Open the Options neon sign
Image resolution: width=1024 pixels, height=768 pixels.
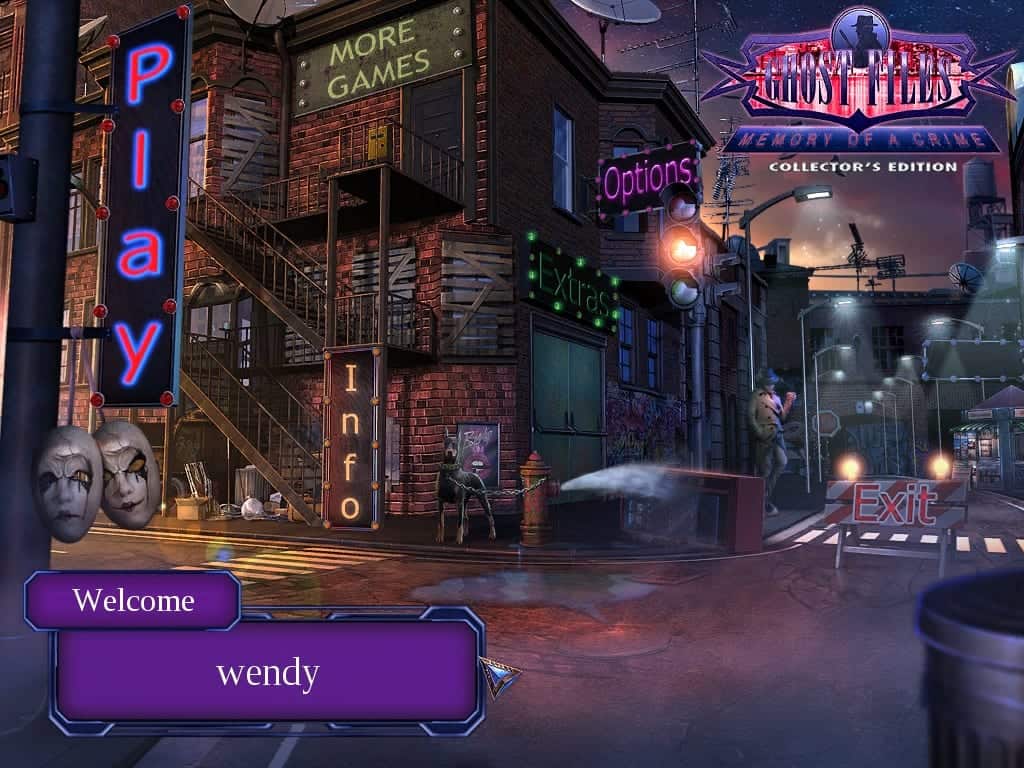click(648, 180)
